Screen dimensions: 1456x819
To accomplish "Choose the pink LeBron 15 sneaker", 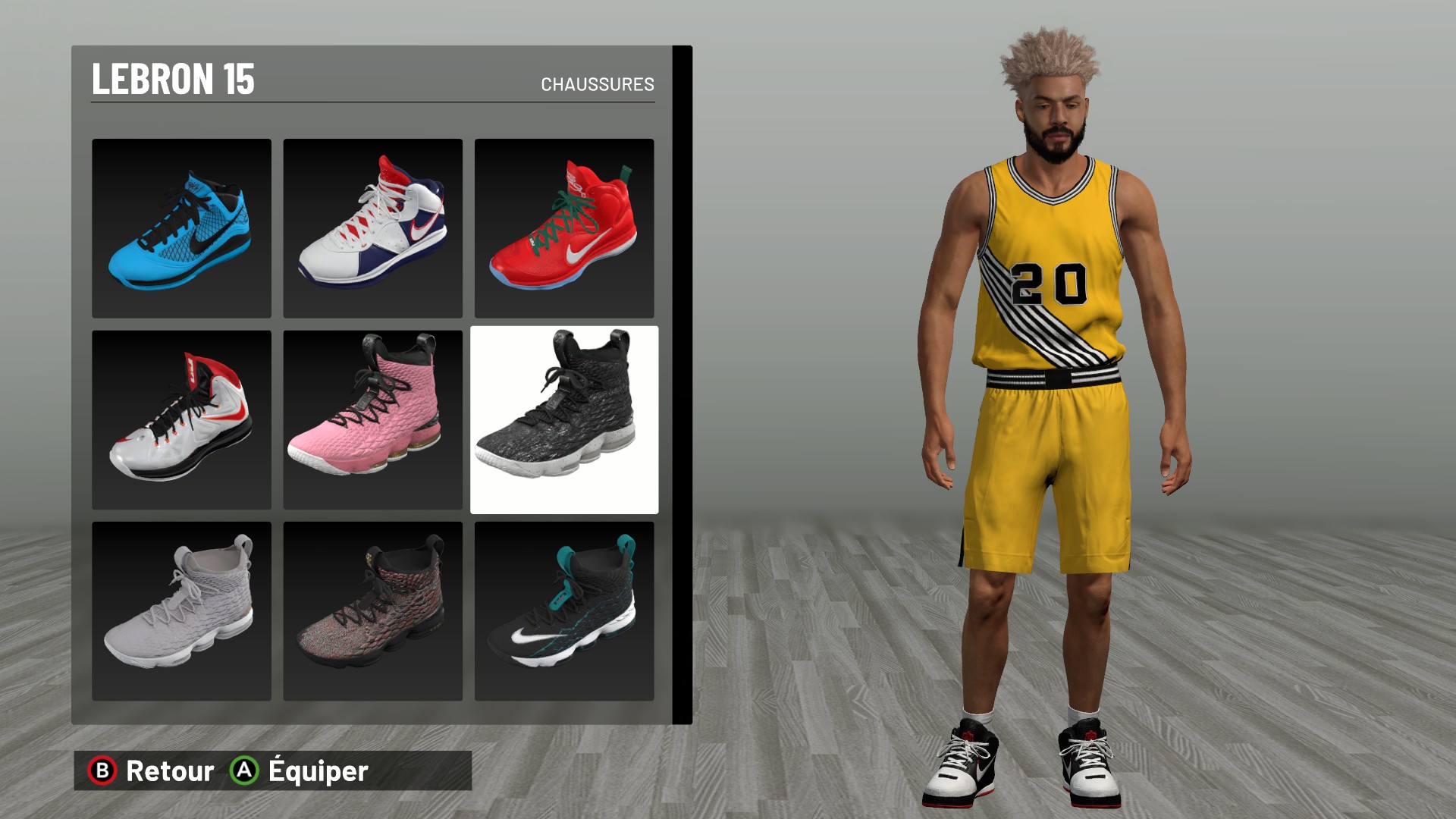I will pos(372,419).
